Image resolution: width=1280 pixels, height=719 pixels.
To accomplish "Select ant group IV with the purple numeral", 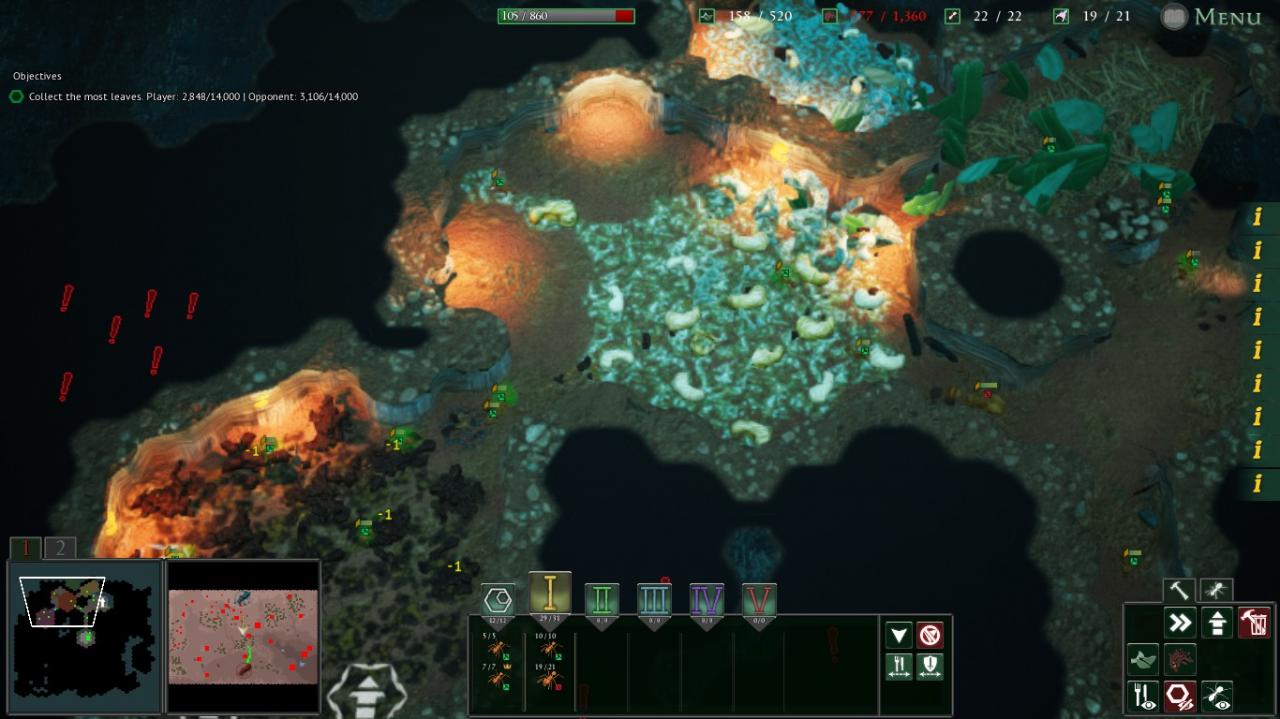I will pyautogui.click(x=707, y=600).
